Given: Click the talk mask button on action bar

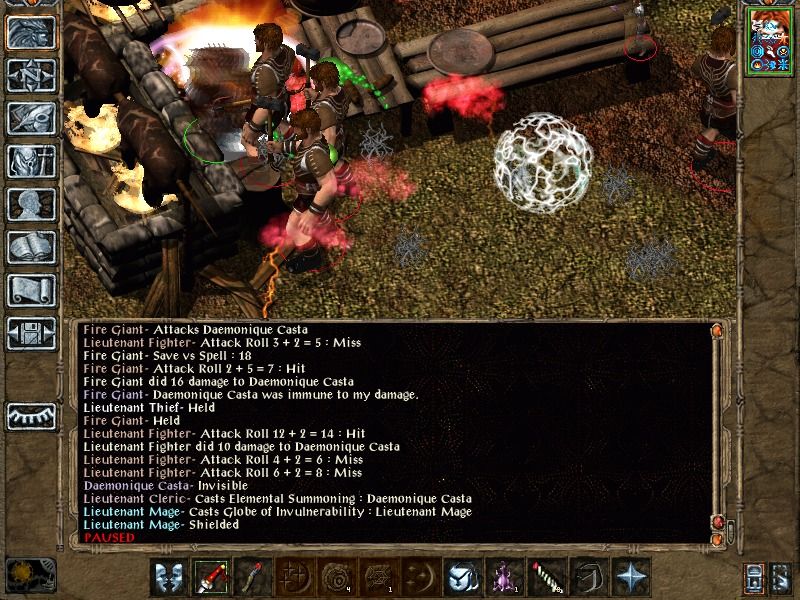Looking at the screenshot, I should pyautogui.click(x=170, y=577).
